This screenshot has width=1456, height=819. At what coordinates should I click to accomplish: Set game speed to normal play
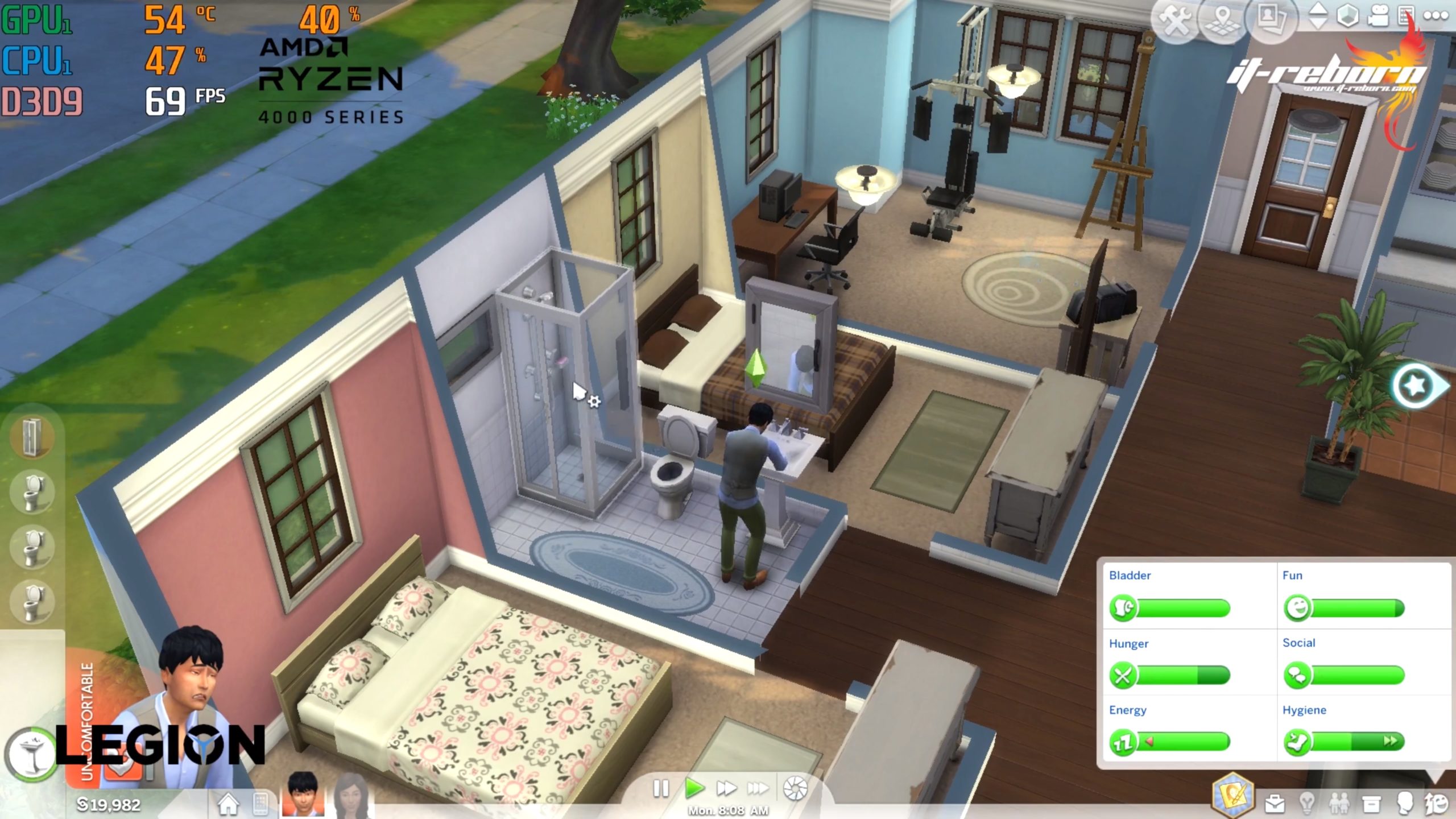[x=694, y=789]
